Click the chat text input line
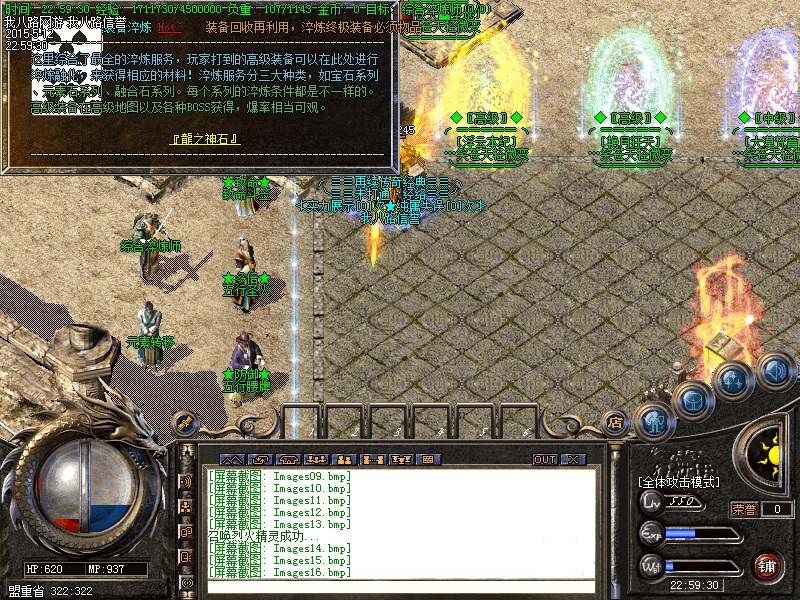 (x=400, y=585)
